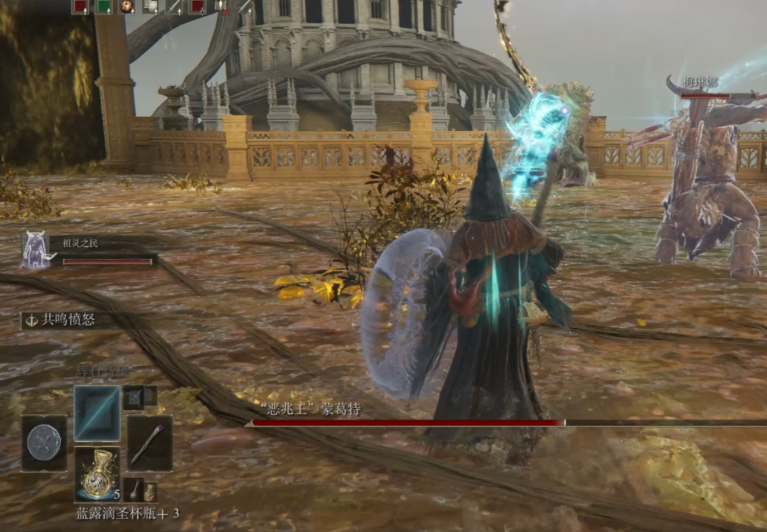Click the green square buff icon
This screenshot has height=532, width=767.
pos(104,6)
